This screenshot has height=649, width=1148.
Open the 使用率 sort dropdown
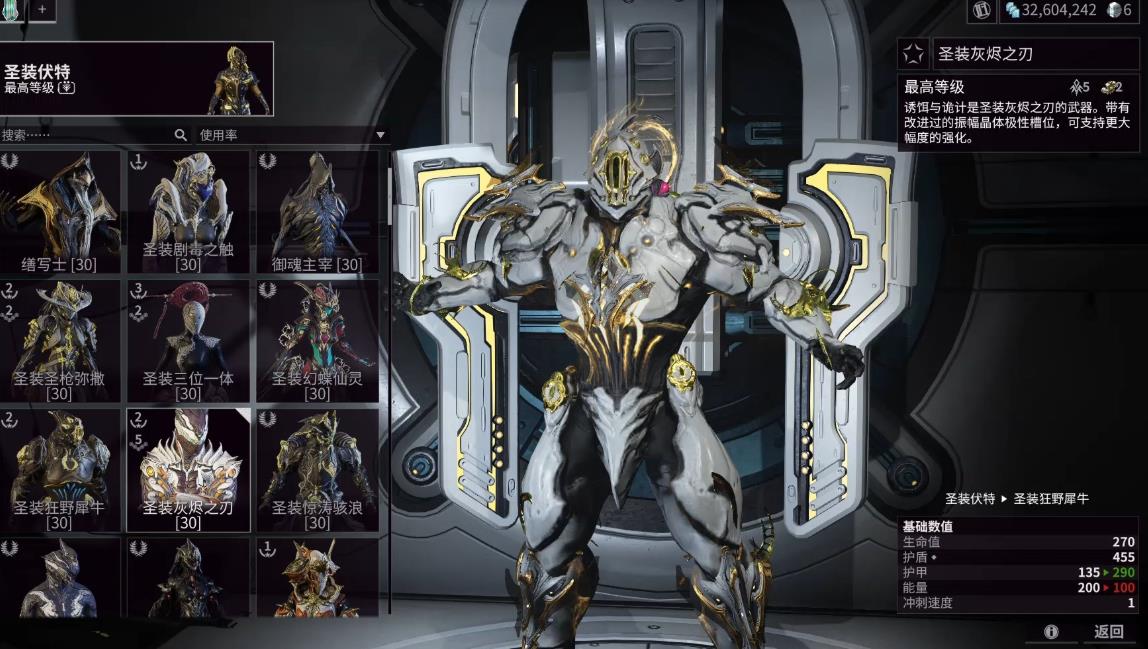point(290,135)
